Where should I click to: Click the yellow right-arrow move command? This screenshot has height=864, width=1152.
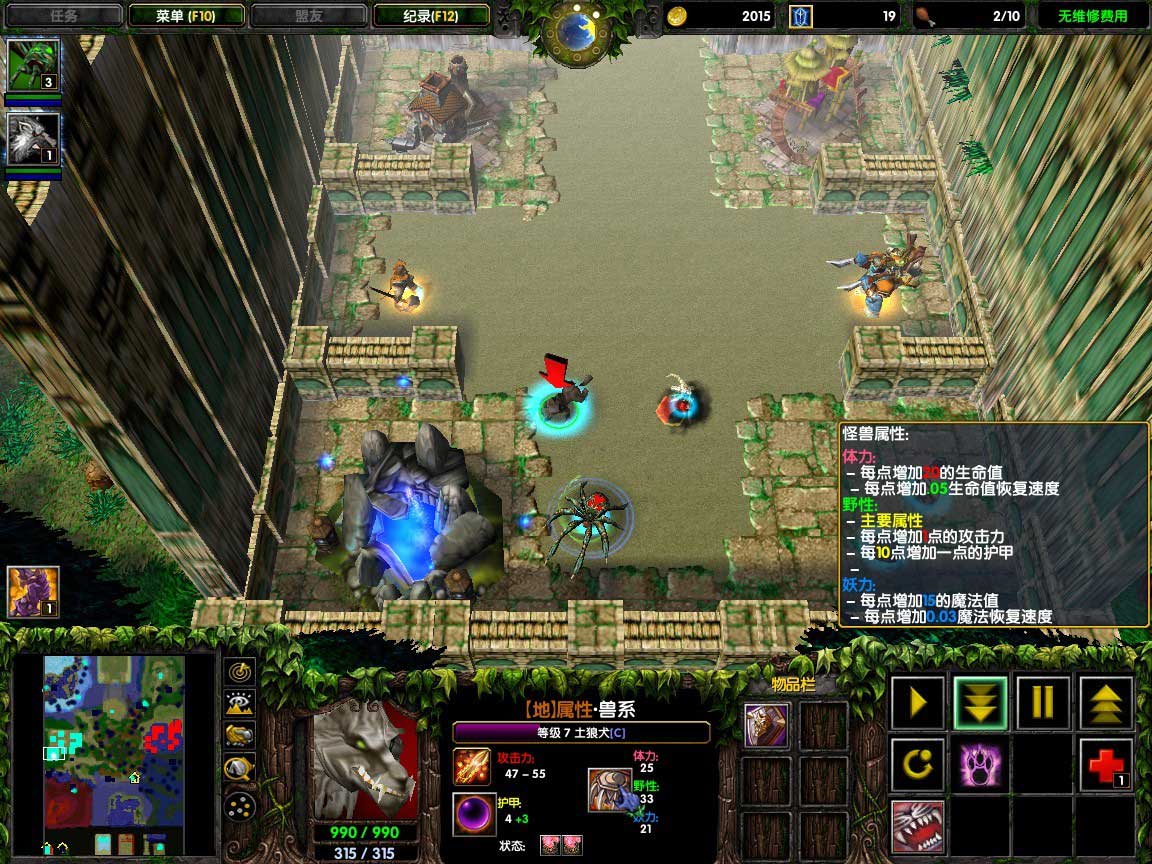(917, 702)
